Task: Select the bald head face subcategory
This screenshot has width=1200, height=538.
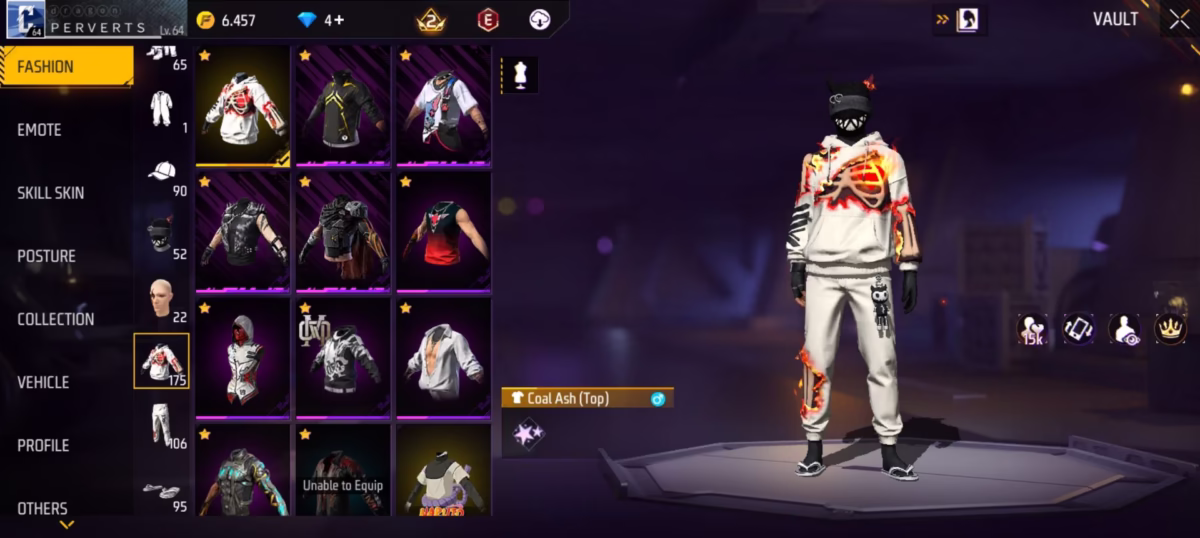Action: pos(162,299)
